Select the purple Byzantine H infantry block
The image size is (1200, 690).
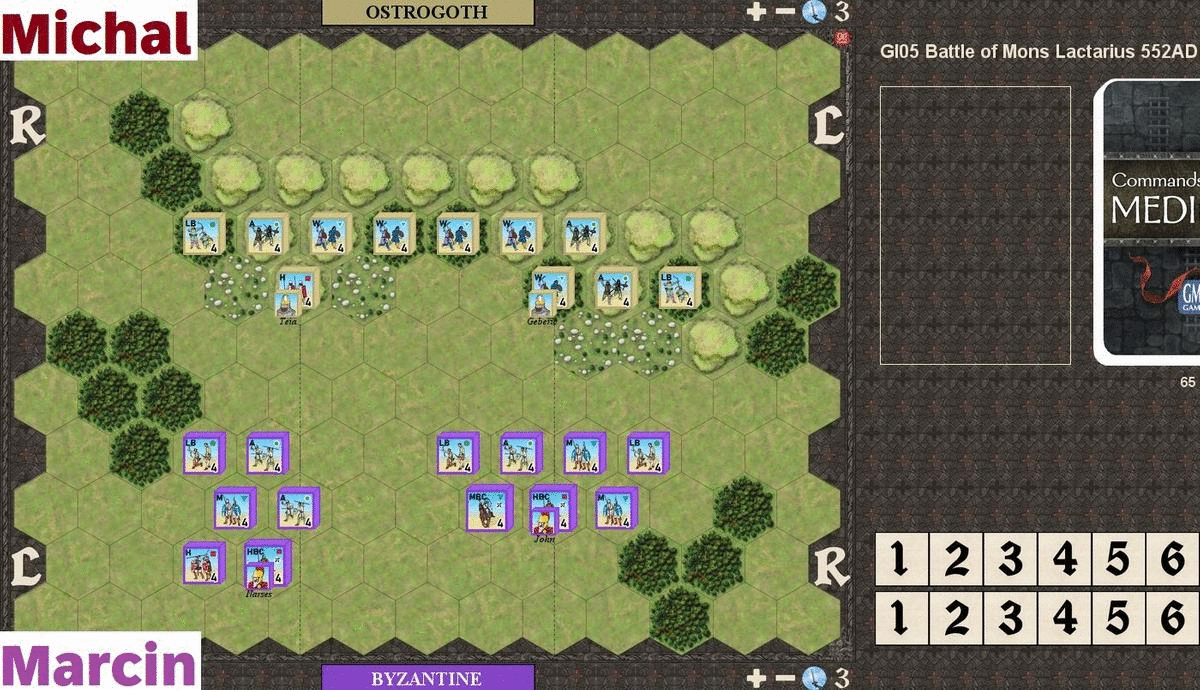tap(200, 564)
